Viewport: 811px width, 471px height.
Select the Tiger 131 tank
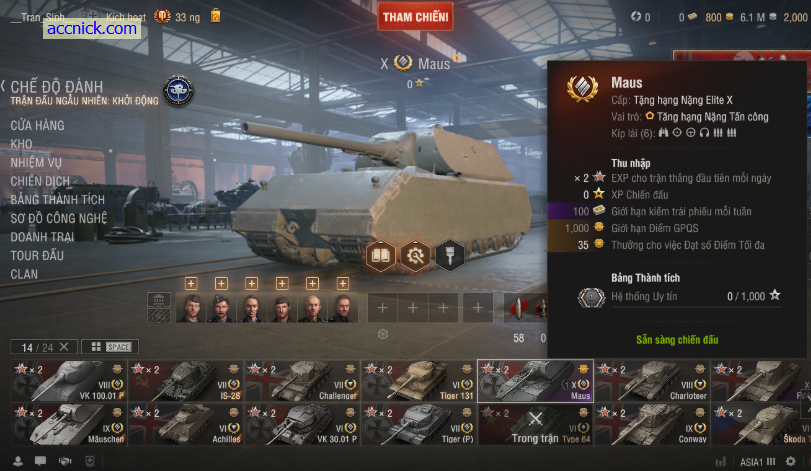tap(418, 381)
